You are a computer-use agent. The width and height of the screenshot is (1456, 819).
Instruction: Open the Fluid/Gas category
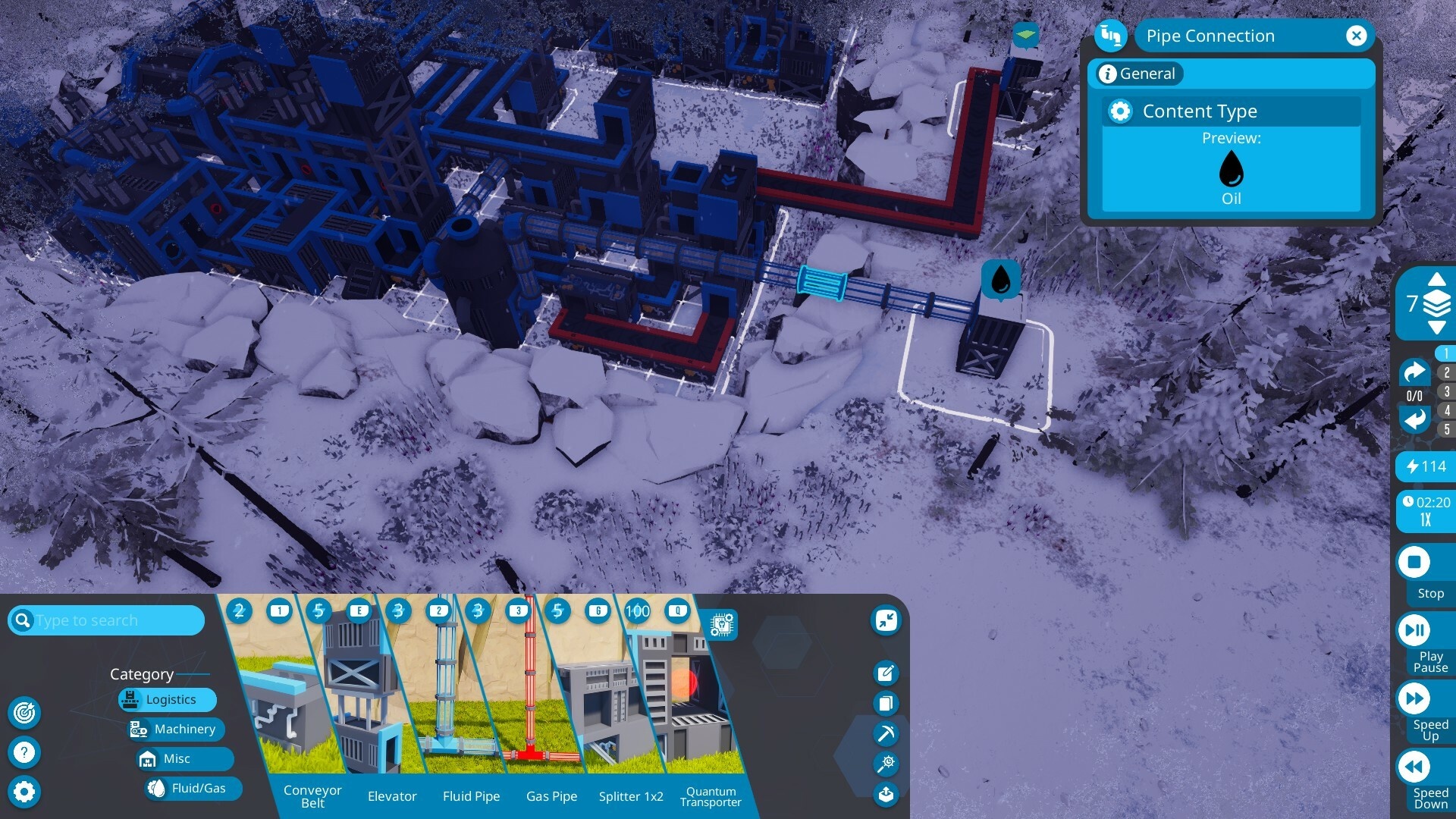[x=193, y=788]
